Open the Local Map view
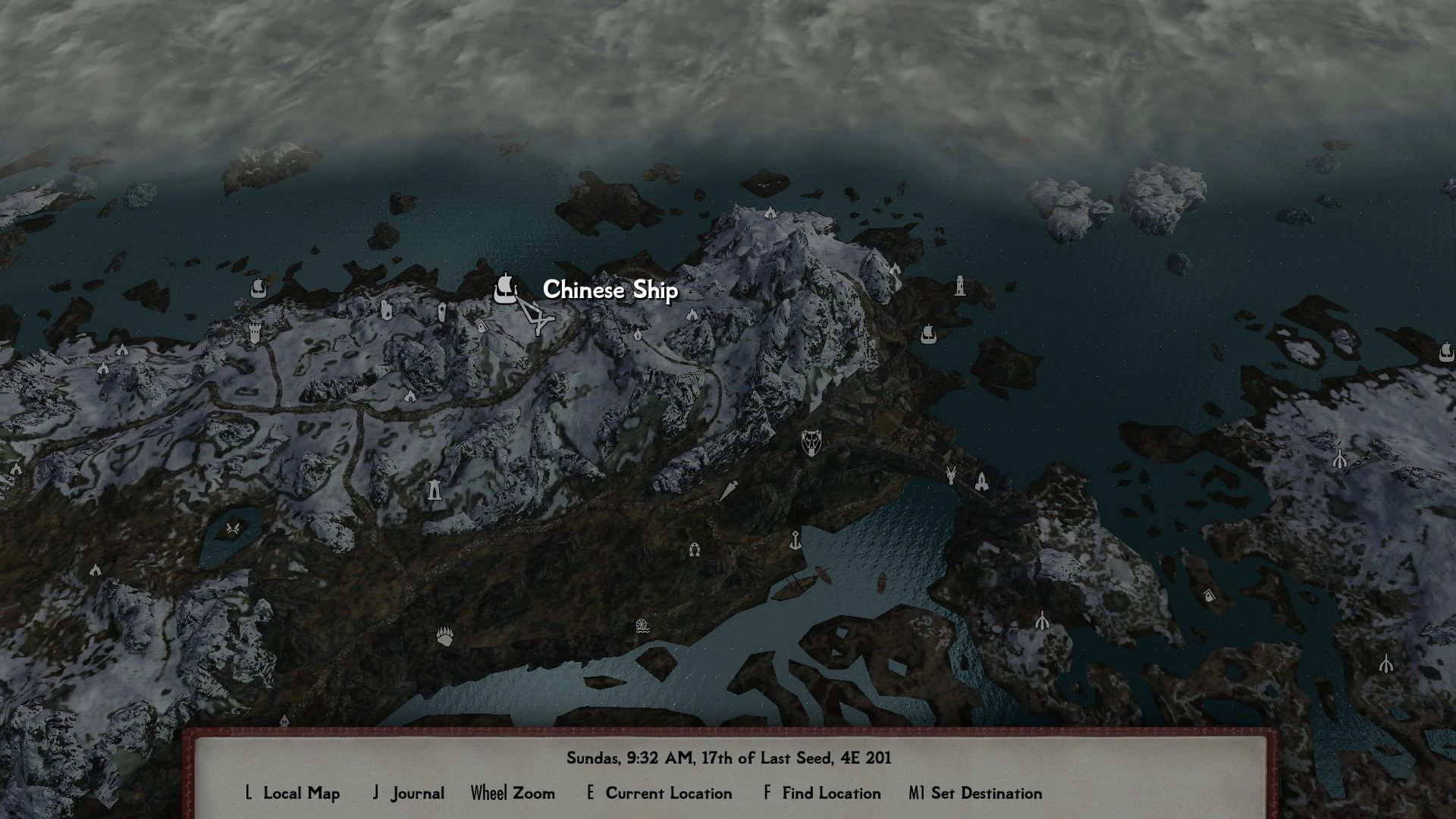1456x819 pixels. (x=300, y=793)
